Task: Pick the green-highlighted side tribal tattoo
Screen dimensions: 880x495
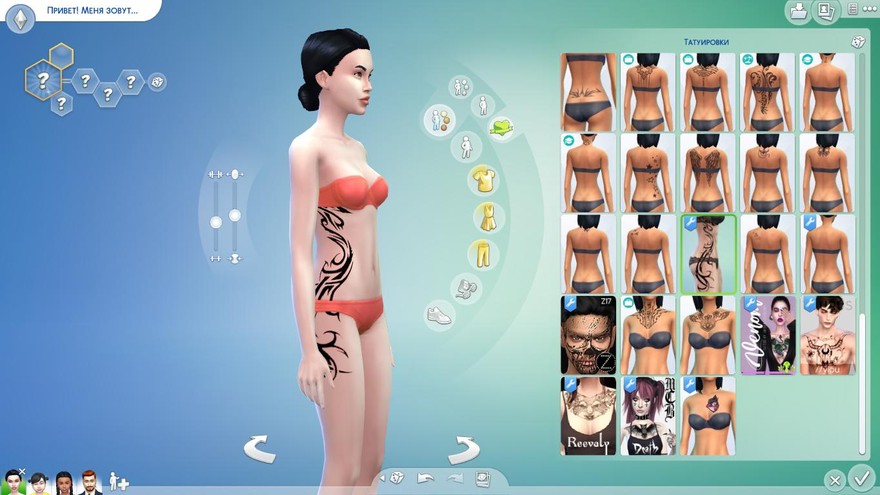Action: click(708, 254)
